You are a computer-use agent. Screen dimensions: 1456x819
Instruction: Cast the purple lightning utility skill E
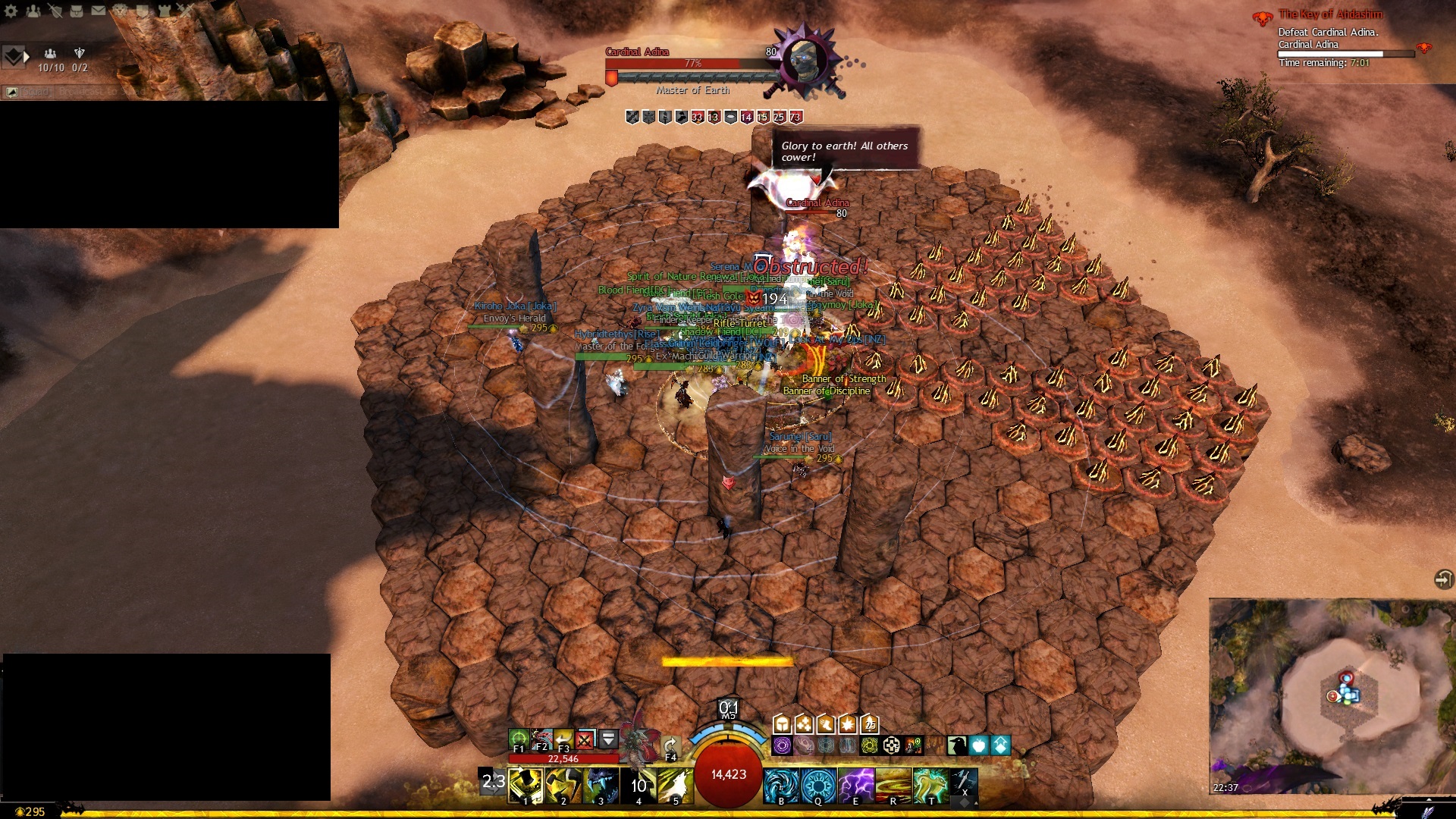coord(855,785)
